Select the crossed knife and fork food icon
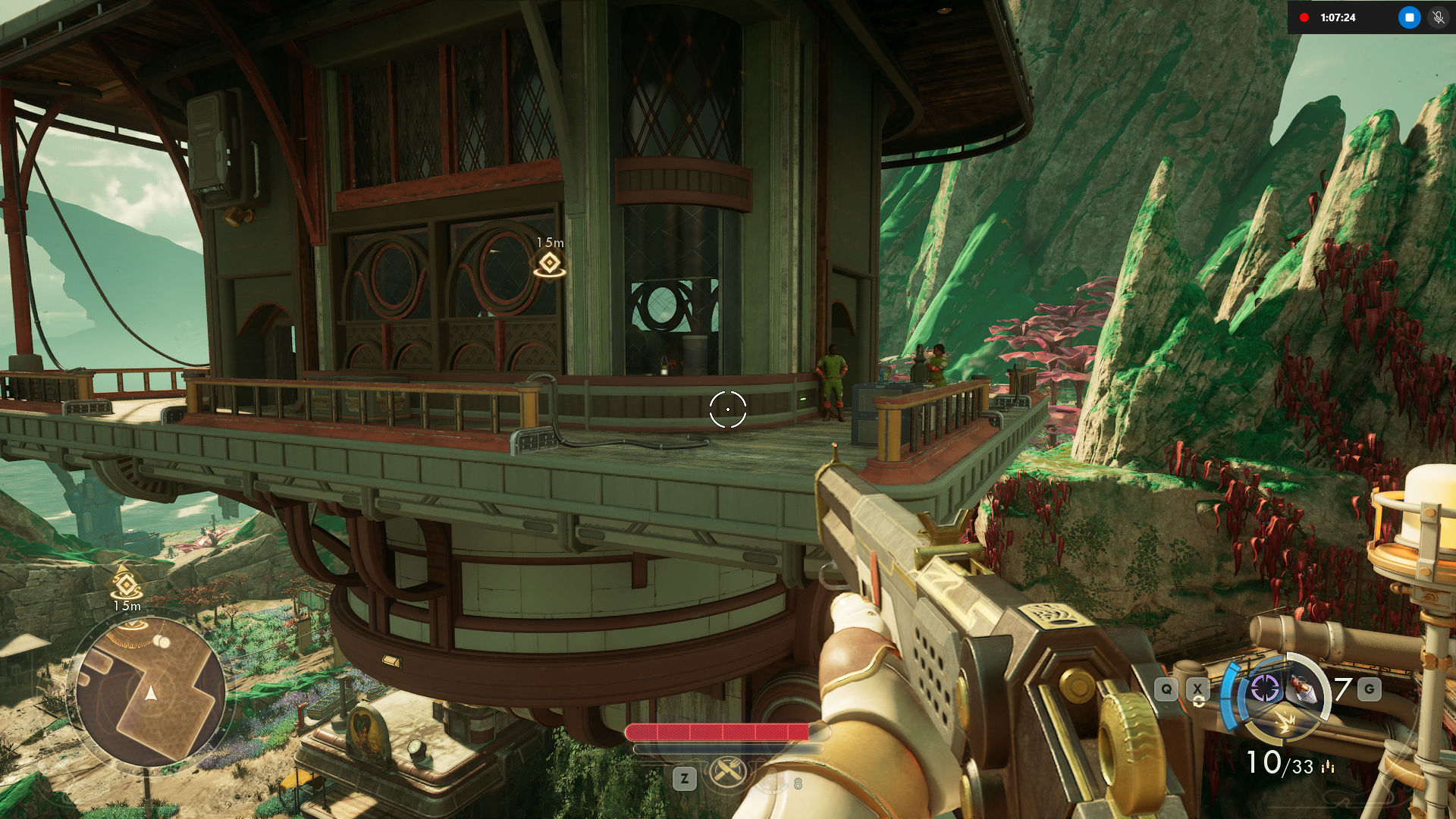The width and height of the screenshot is (1456, 819). (727, 773)
